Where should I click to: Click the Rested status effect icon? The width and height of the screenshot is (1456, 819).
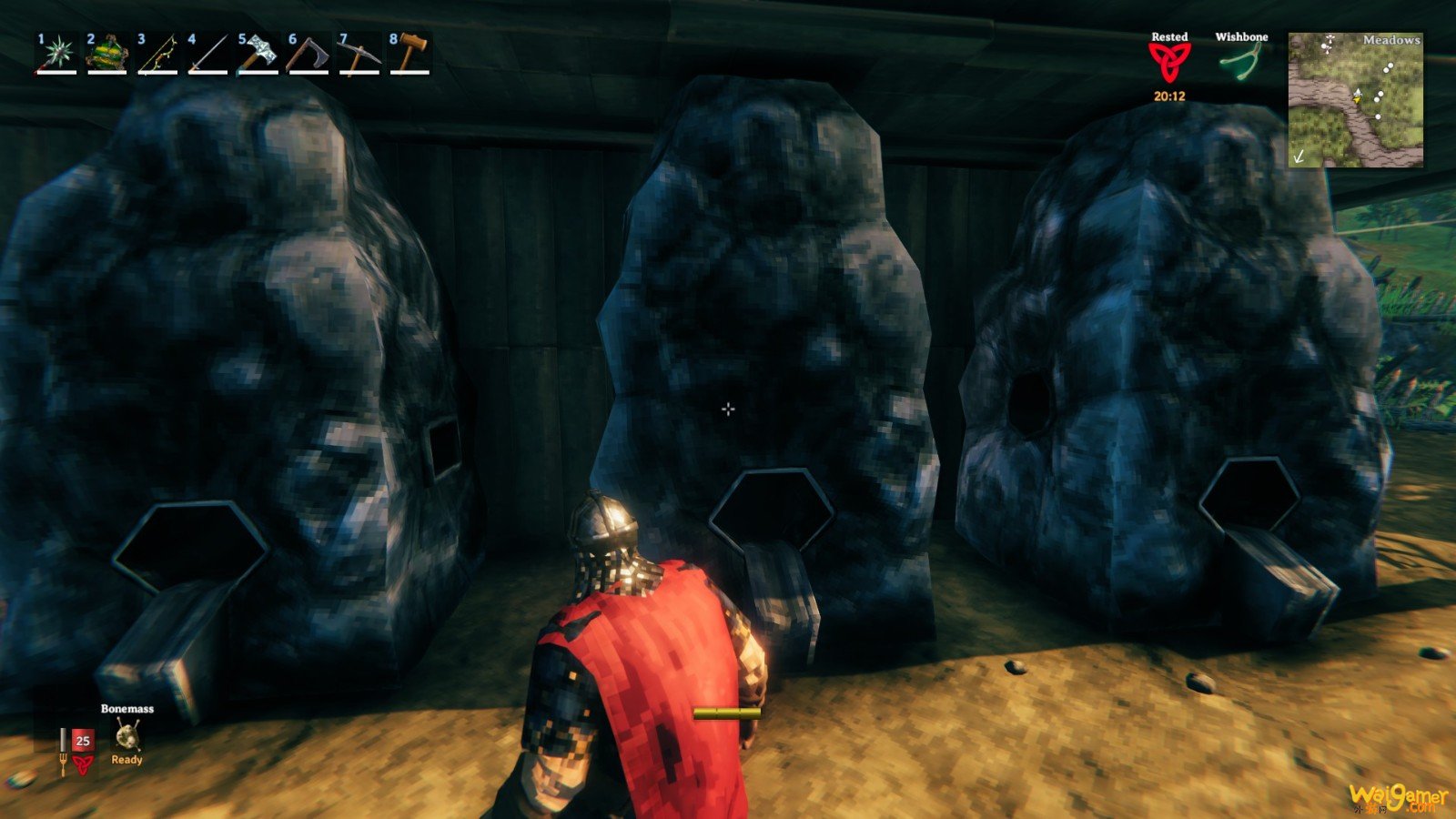pos(1169,64)
